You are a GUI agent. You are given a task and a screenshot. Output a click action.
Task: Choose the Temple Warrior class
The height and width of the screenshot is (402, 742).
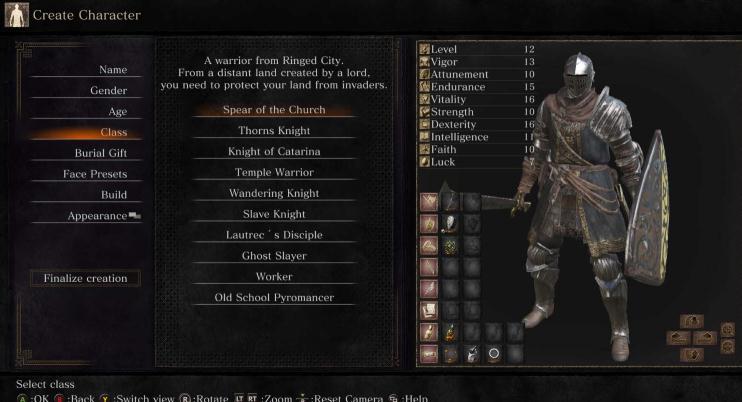click(x=273, y=172)
